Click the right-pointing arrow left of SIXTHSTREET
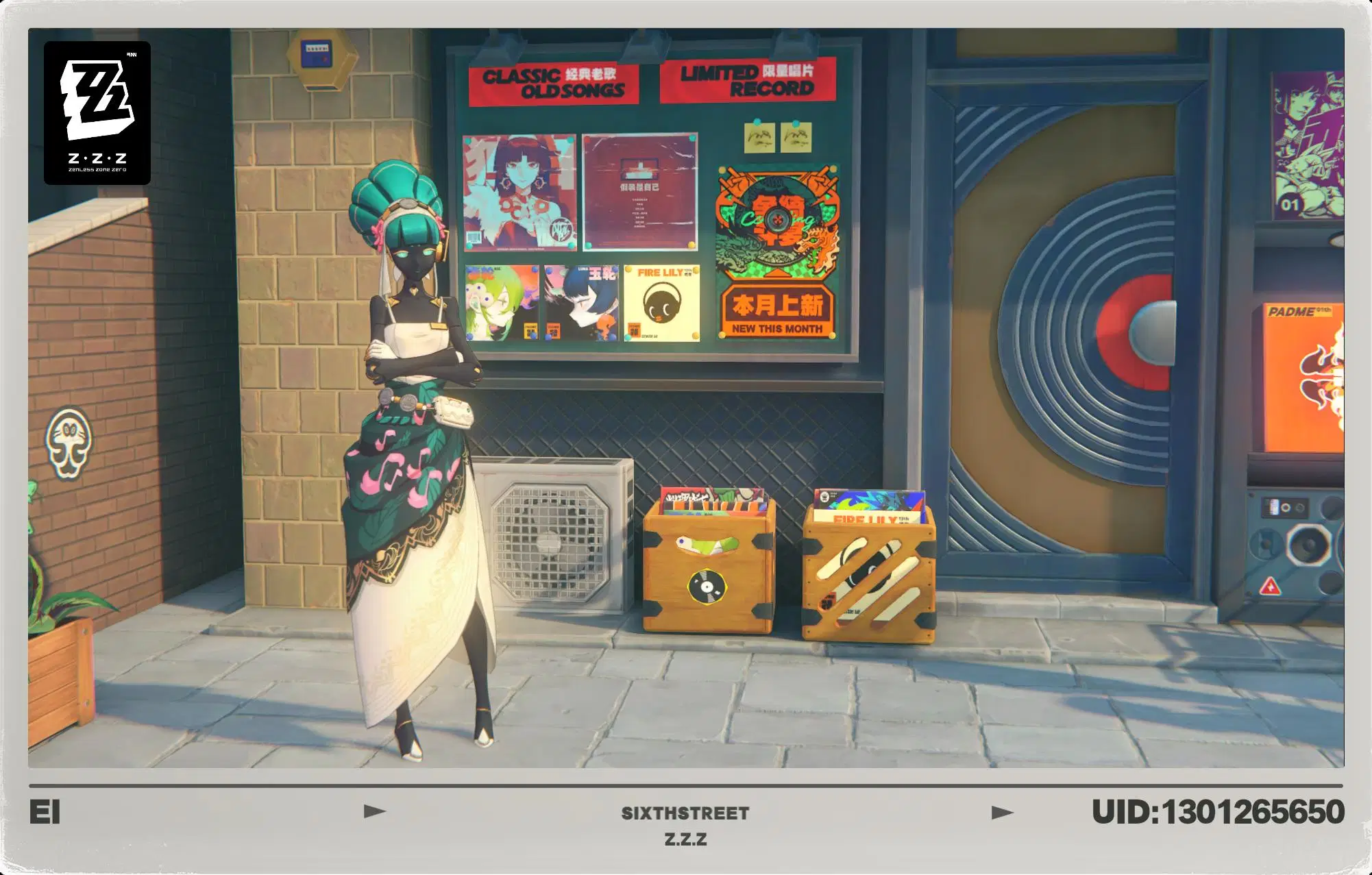1372x875 pixels. 373,810
